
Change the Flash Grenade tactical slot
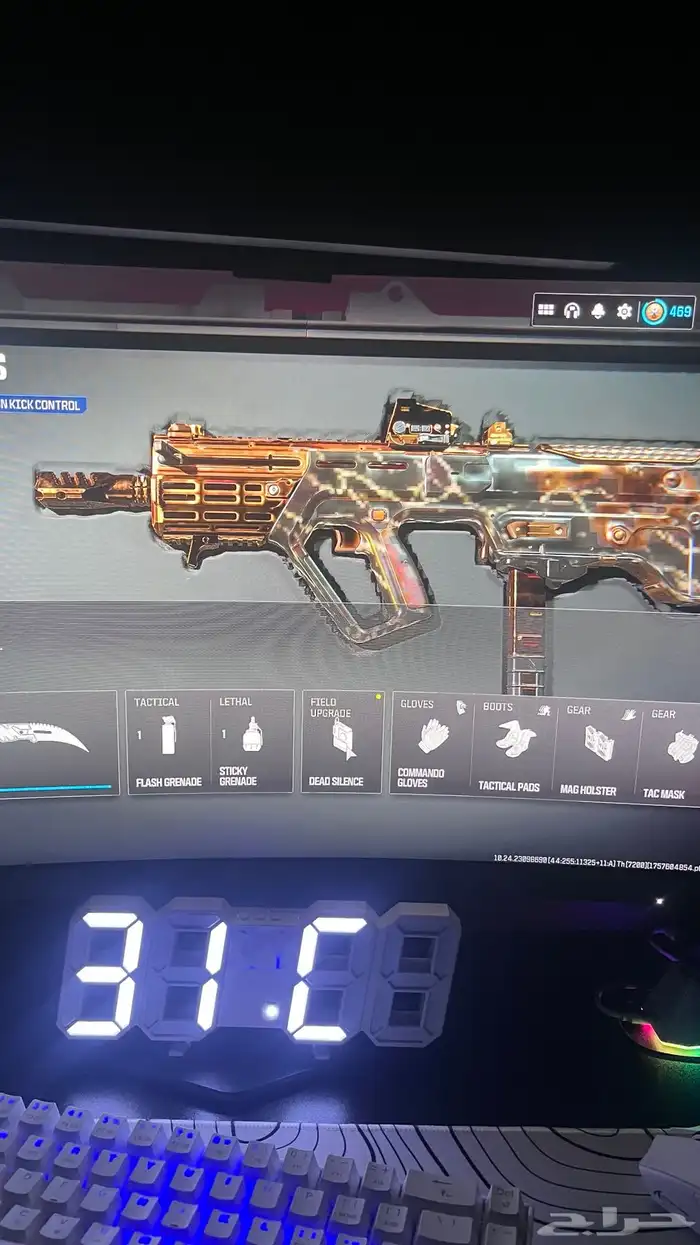tap(168, 741)
